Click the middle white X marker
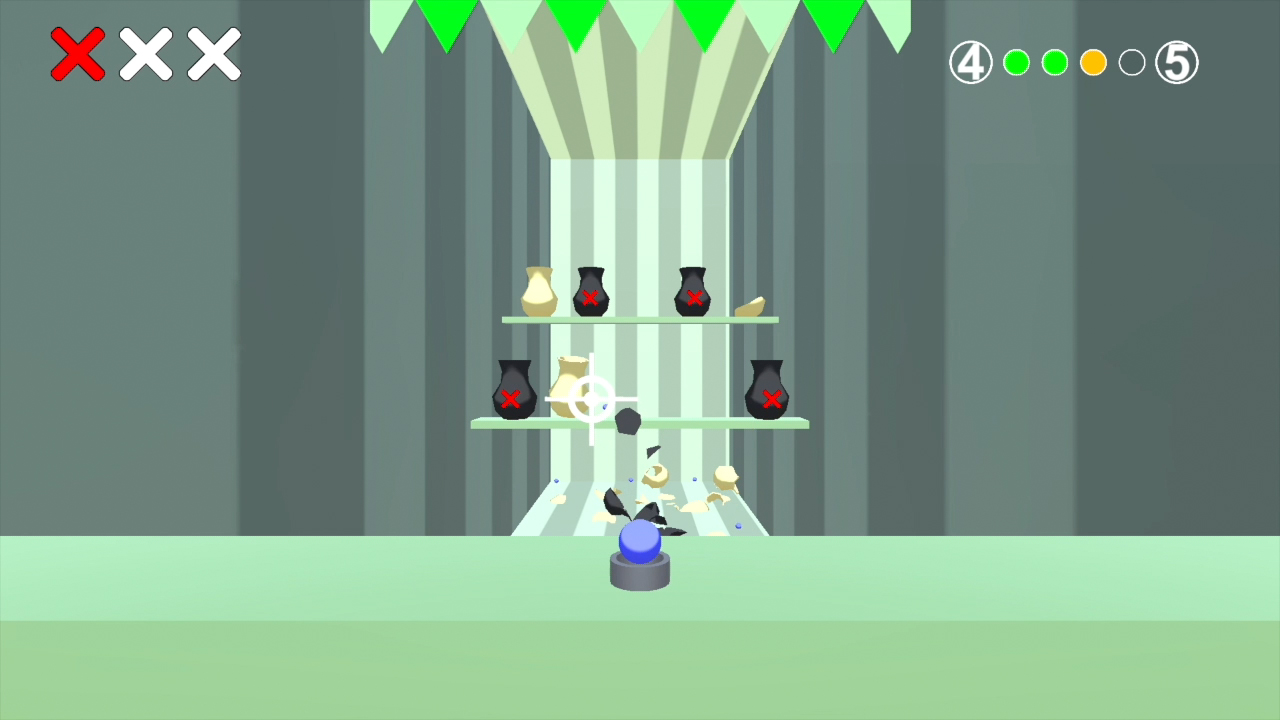1280x720 pixels. 146,55
